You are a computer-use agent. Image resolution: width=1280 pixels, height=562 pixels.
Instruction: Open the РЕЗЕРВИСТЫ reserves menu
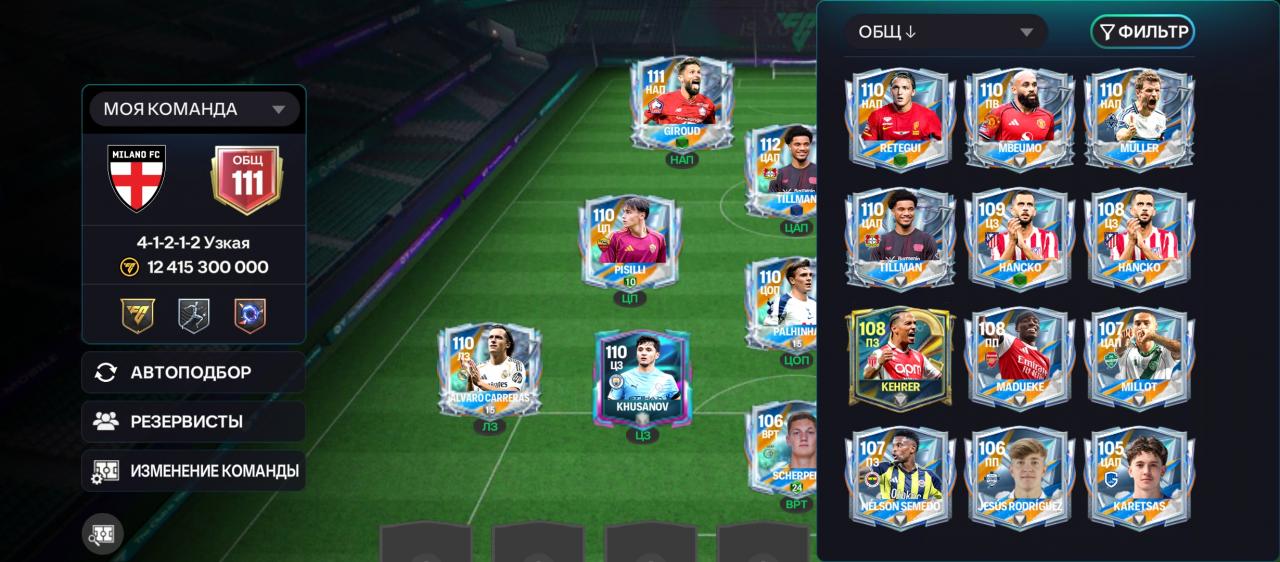[x=194, y=421]
